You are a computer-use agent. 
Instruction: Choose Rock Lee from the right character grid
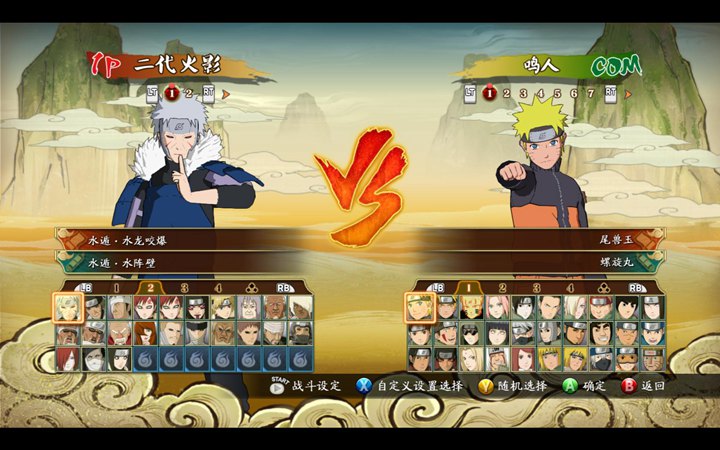(626, 307)
